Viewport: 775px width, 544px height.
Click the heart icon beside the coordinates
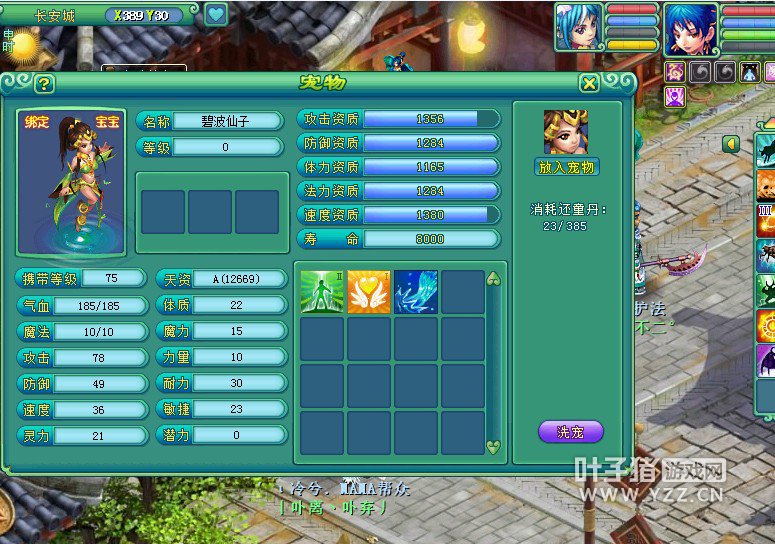pos(216,14)
